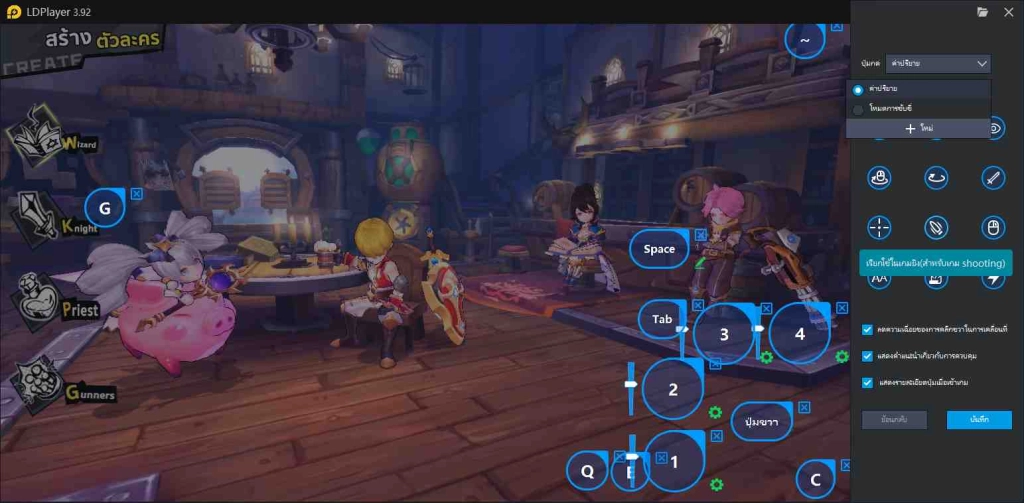Open the gear settings beside key 4

(x=841, y=357)
